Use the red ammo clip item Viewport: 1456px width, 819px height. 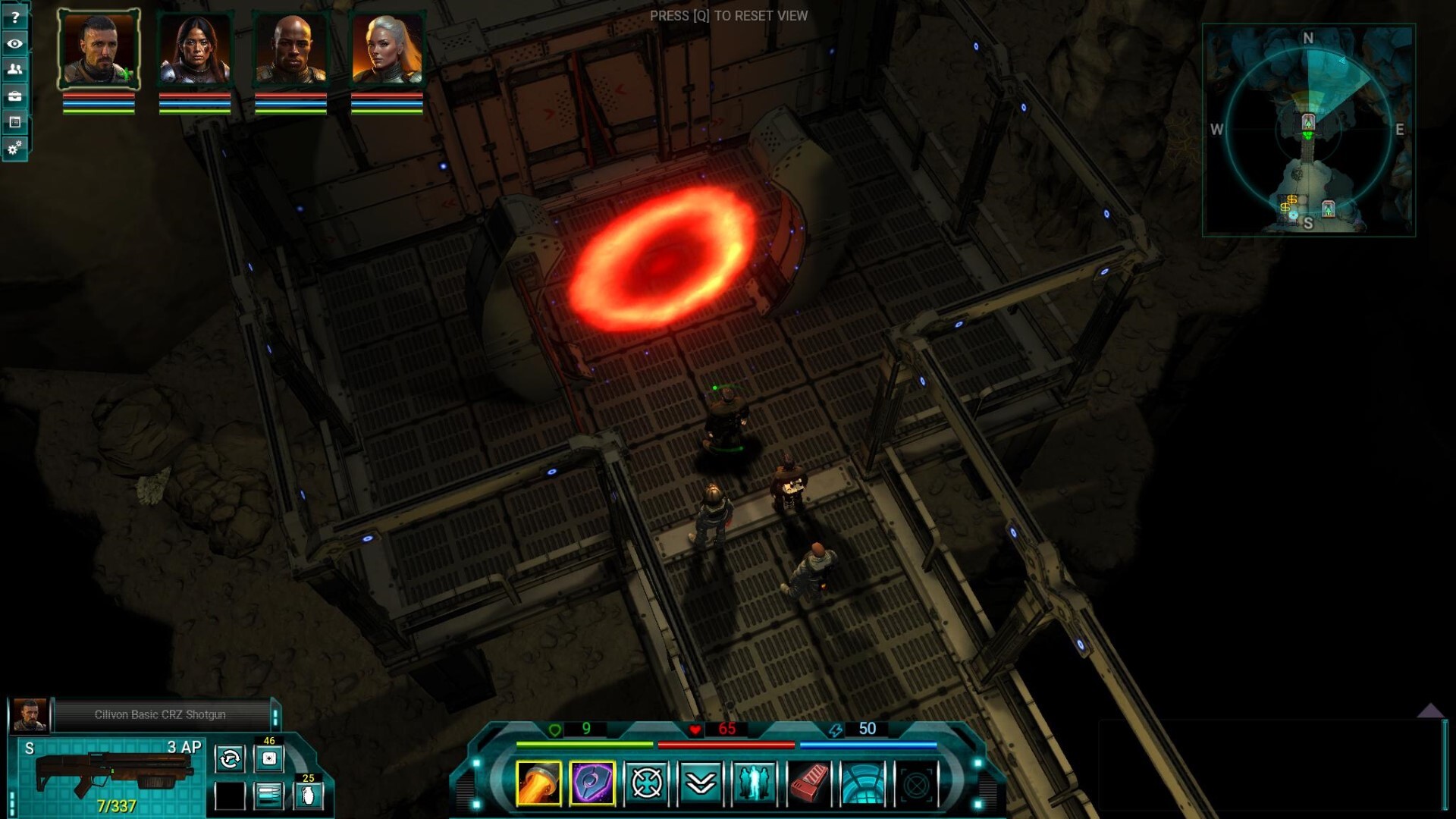pyautogui.click(x=808, y=783)
